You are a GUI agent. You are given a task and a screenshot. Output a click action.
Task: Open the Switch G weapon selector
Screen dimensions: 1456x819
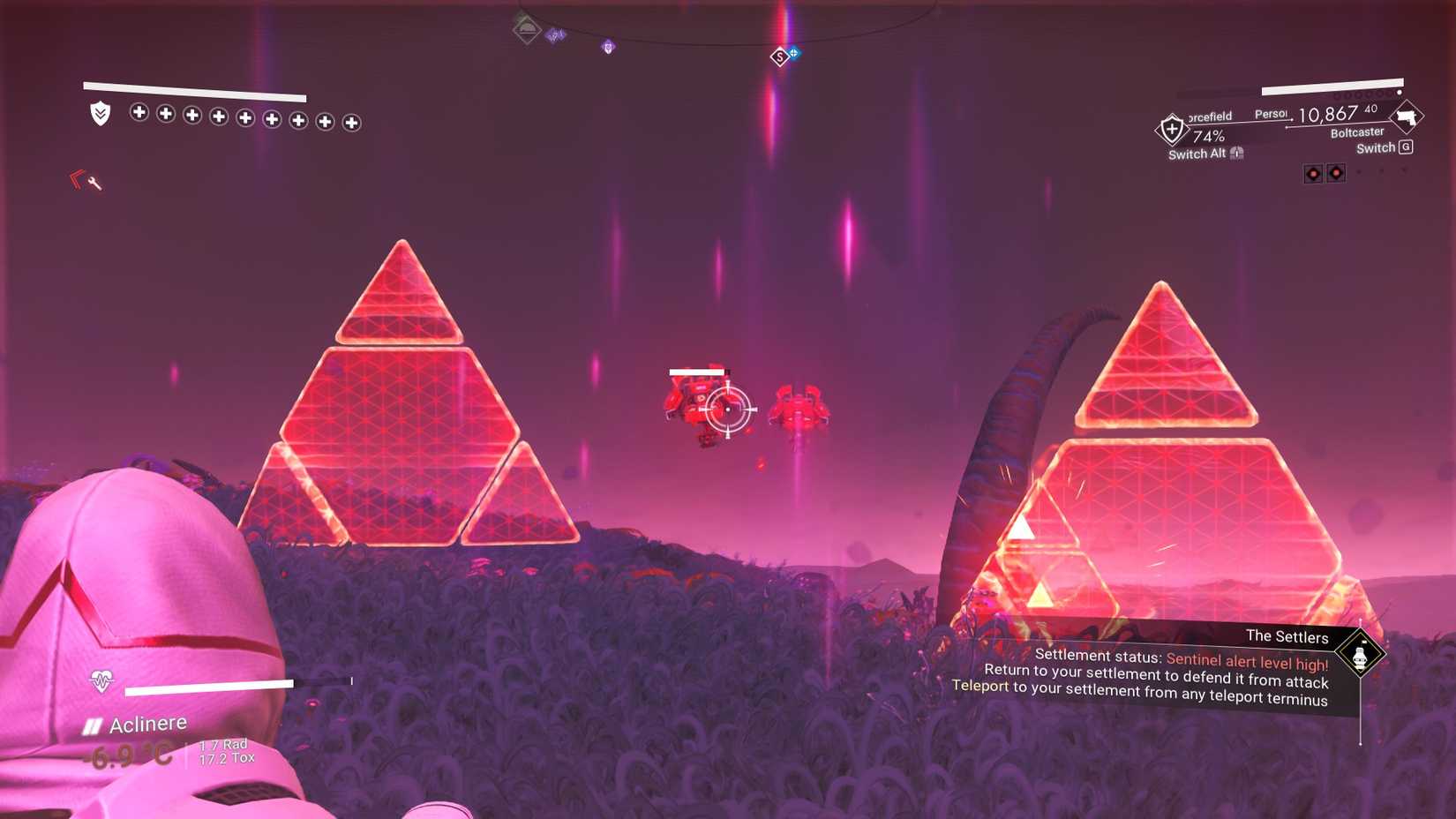tap(1385, 147)
